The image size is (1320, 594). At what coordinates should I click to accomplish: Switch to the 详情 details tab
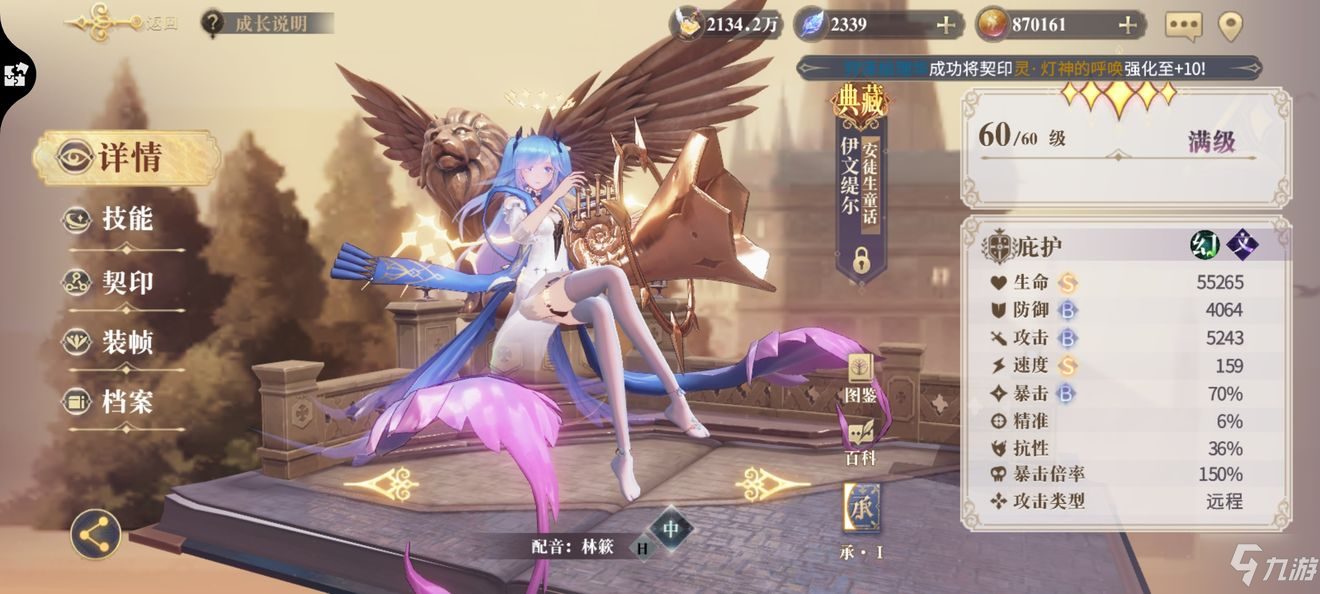pyautogui.click(x=128, y=158)
